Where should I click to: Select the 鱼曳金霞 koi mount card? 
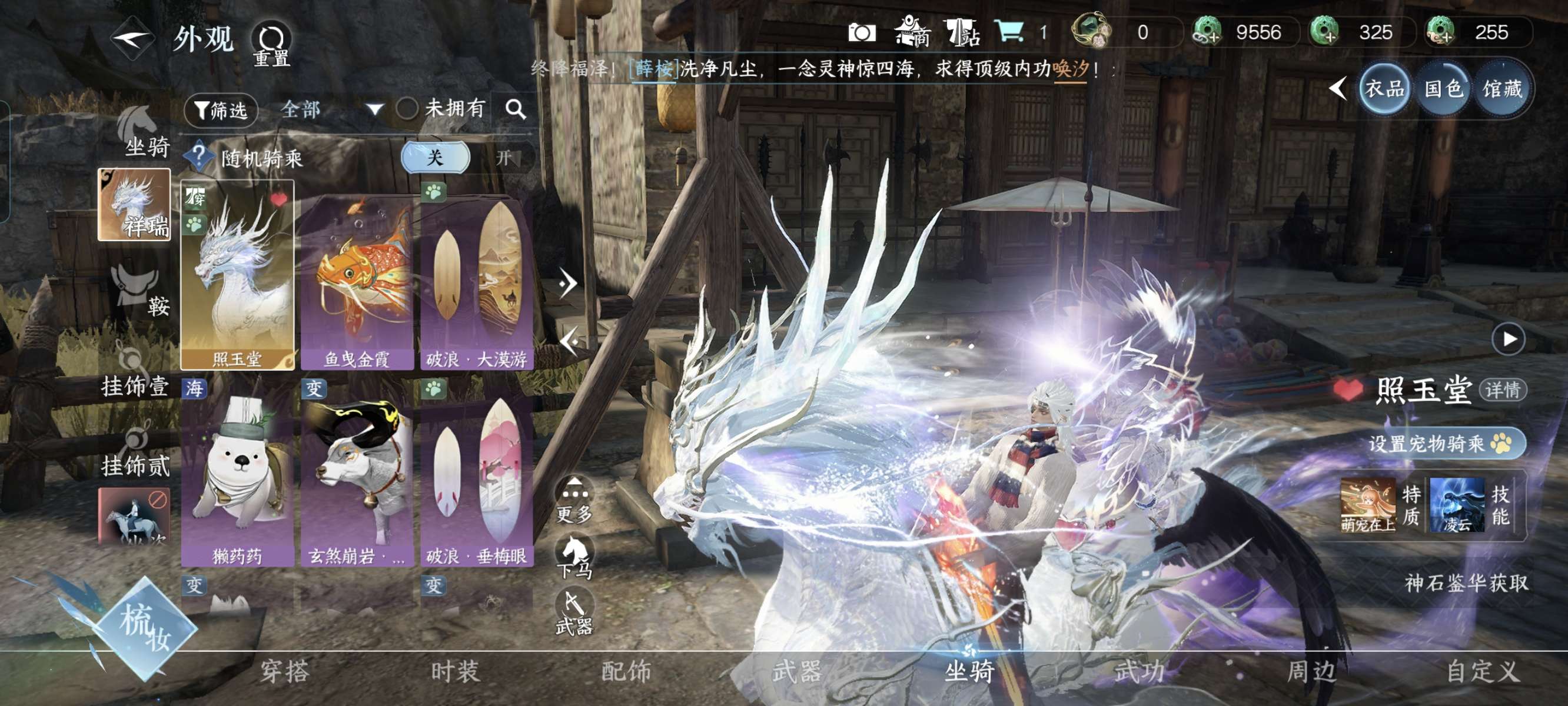click(x=357, y=281)
